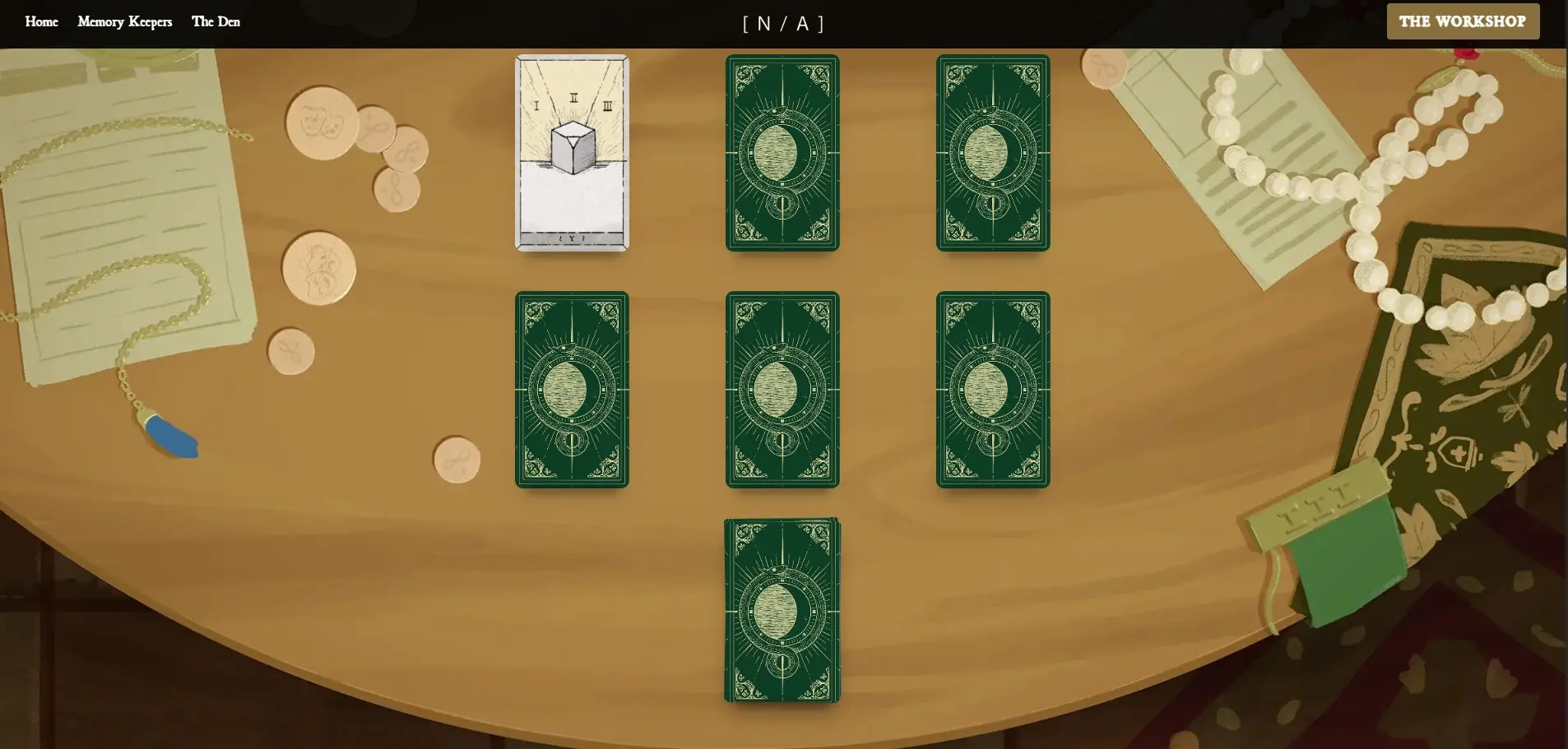Visit The Den section

click(x=216, y=21)
